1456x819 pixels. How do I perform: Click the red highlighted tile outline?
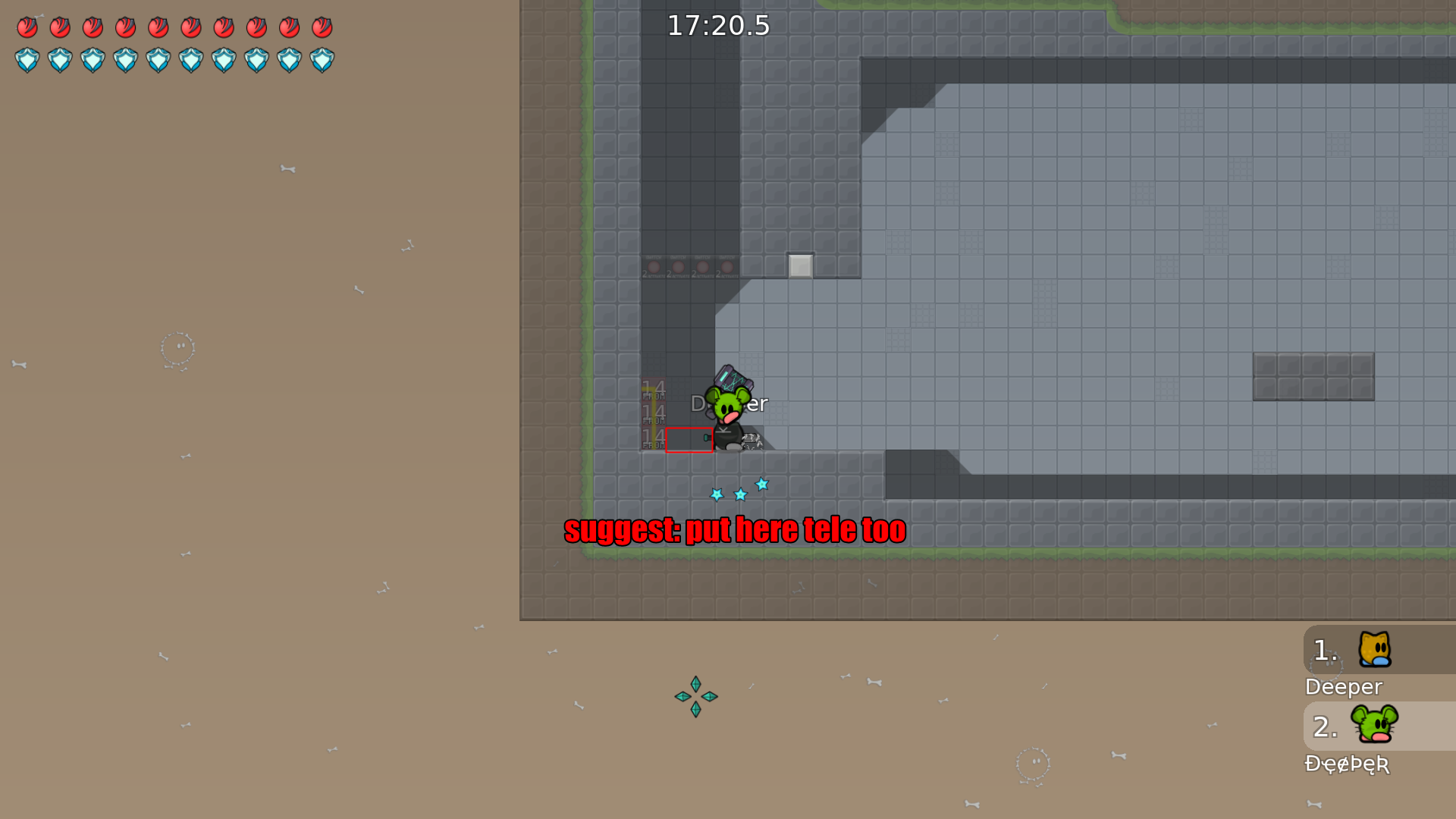[689, 439]
